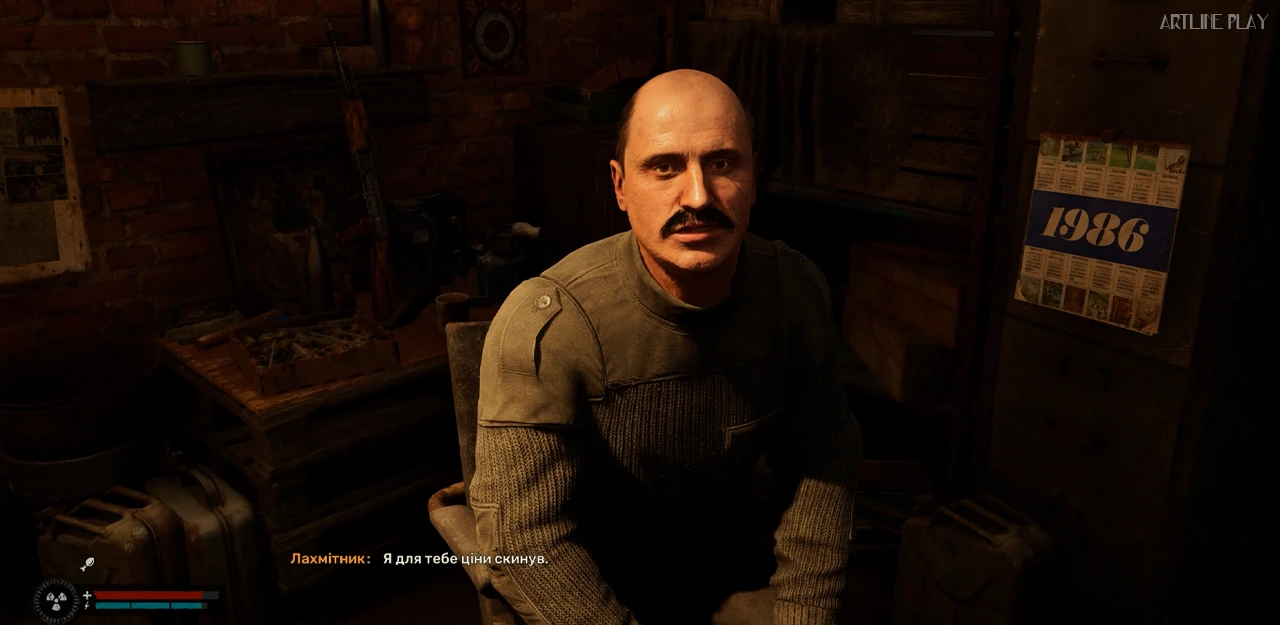
Task: Click the hunger drumstick status icon
Action: (88, 564)
